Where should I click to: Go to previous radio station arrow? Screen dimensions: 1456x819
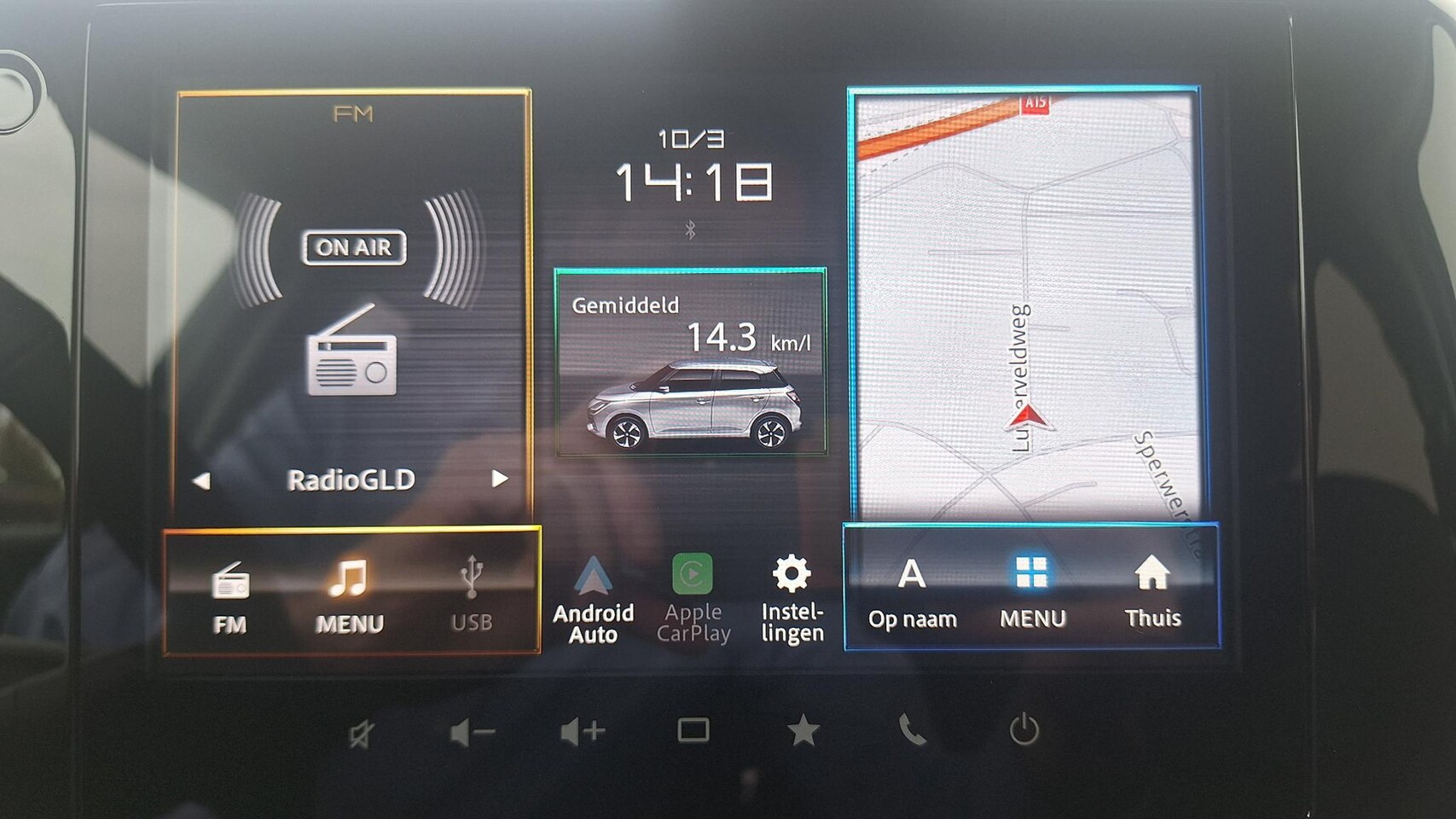click(x=201, y=480)
